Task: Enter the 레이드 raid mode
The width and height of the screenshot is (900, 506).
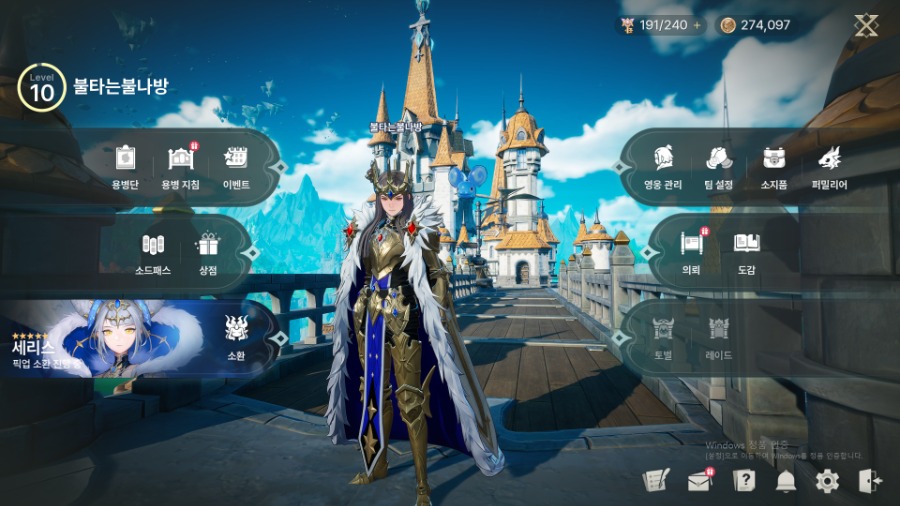Action: (x=719, y=336)
